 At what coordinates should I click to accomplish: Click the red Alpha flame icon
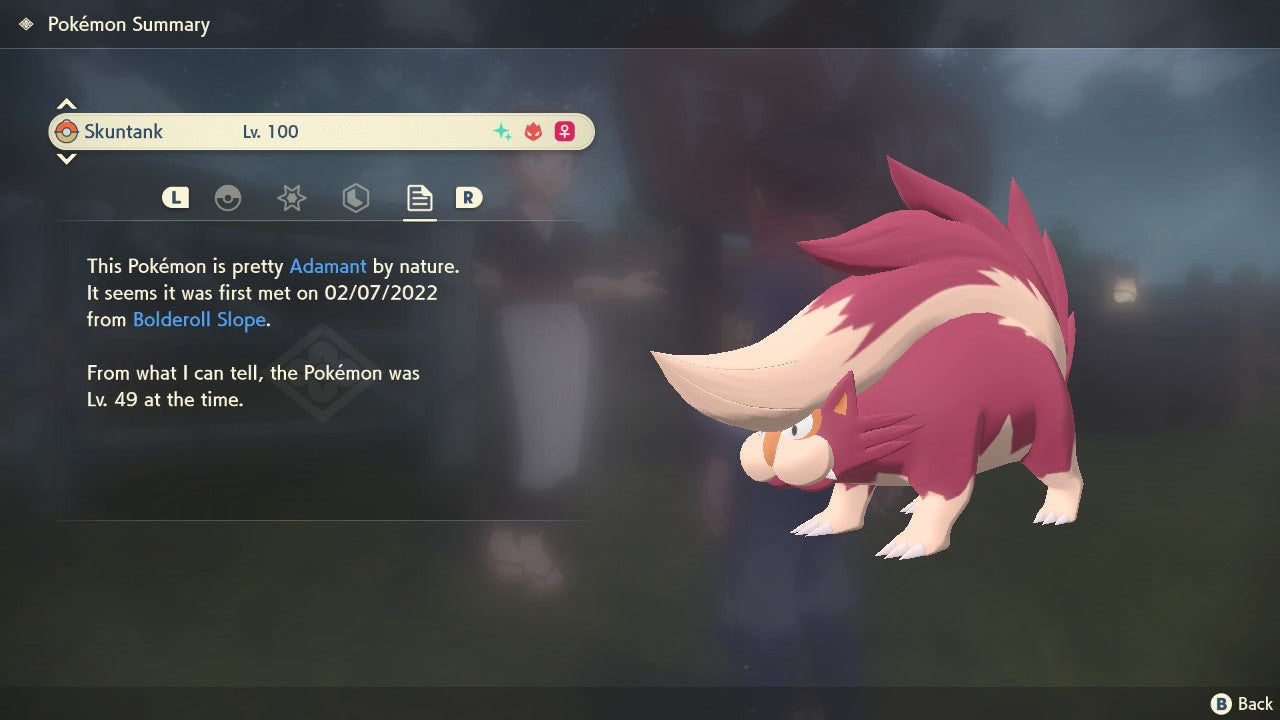[531, 131]
